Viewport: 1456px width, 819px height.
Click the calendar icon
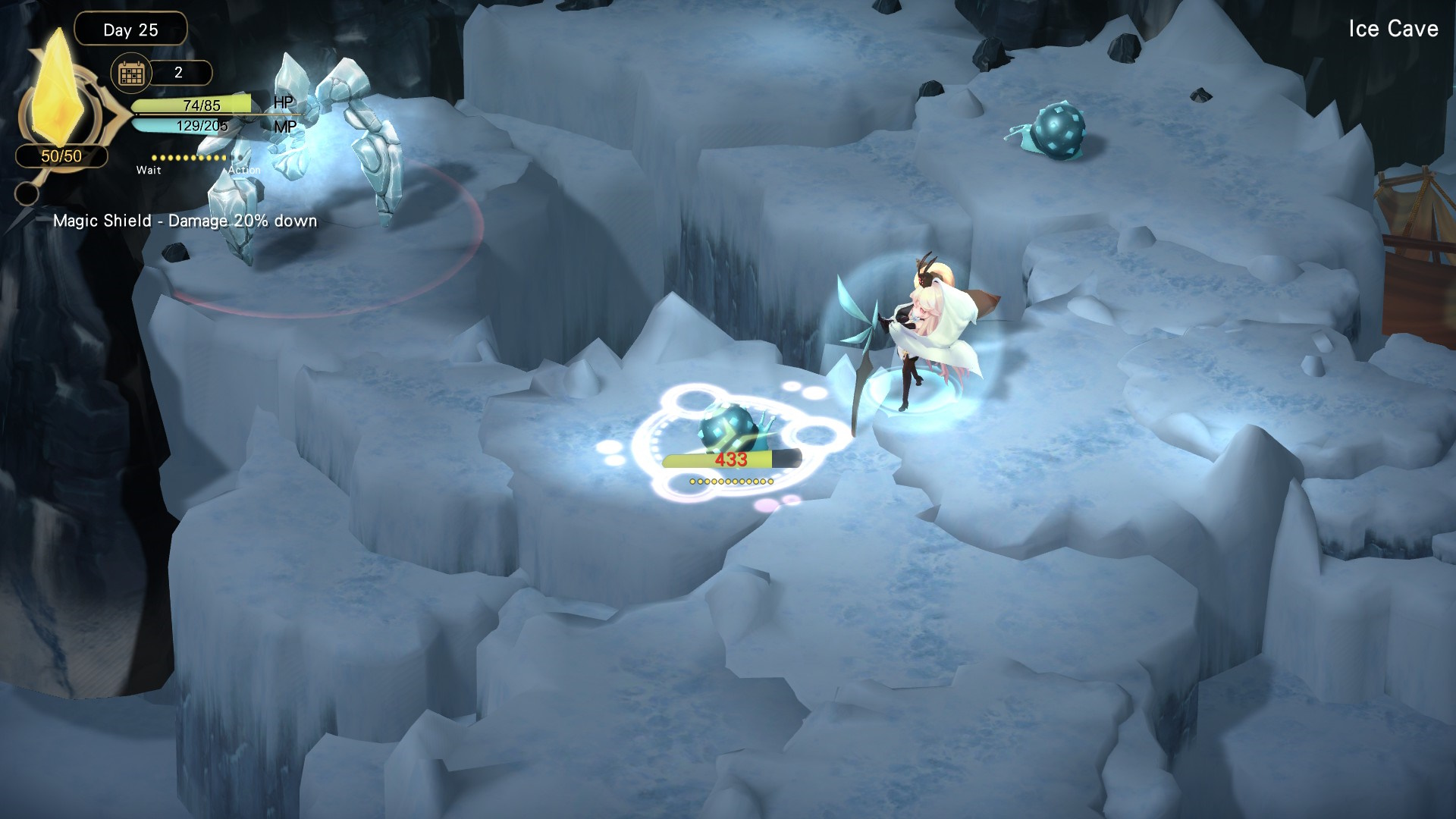[131, 74]
